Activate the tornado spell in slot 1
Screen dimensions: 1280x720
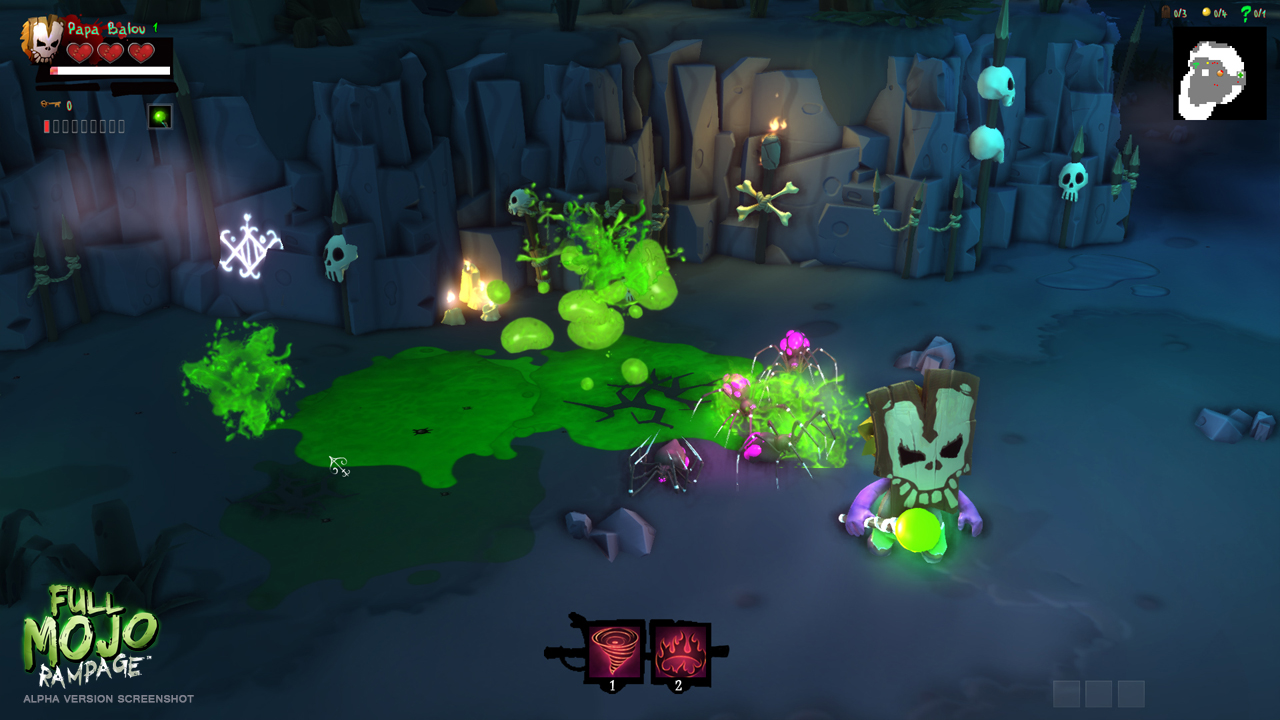click(613, 652)
